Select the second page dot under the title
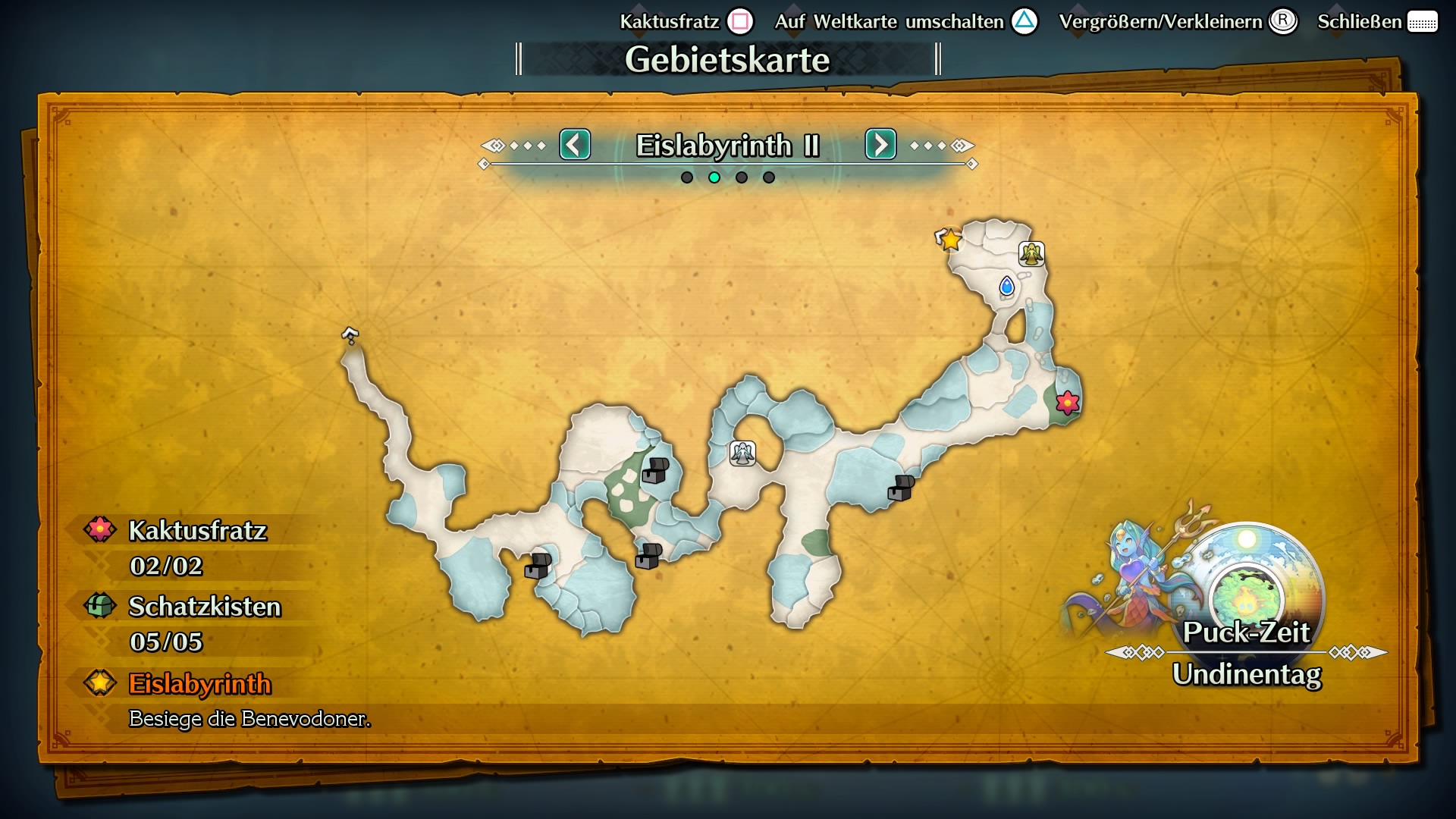Viewport: 1456px width, 819px height. pyautogui.click(x=714, y=177)
